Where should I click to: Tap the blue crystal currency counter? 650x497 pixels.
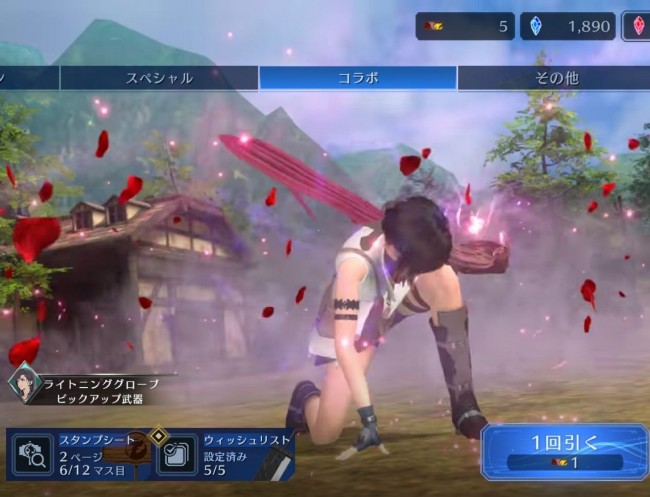coord(567,27)
